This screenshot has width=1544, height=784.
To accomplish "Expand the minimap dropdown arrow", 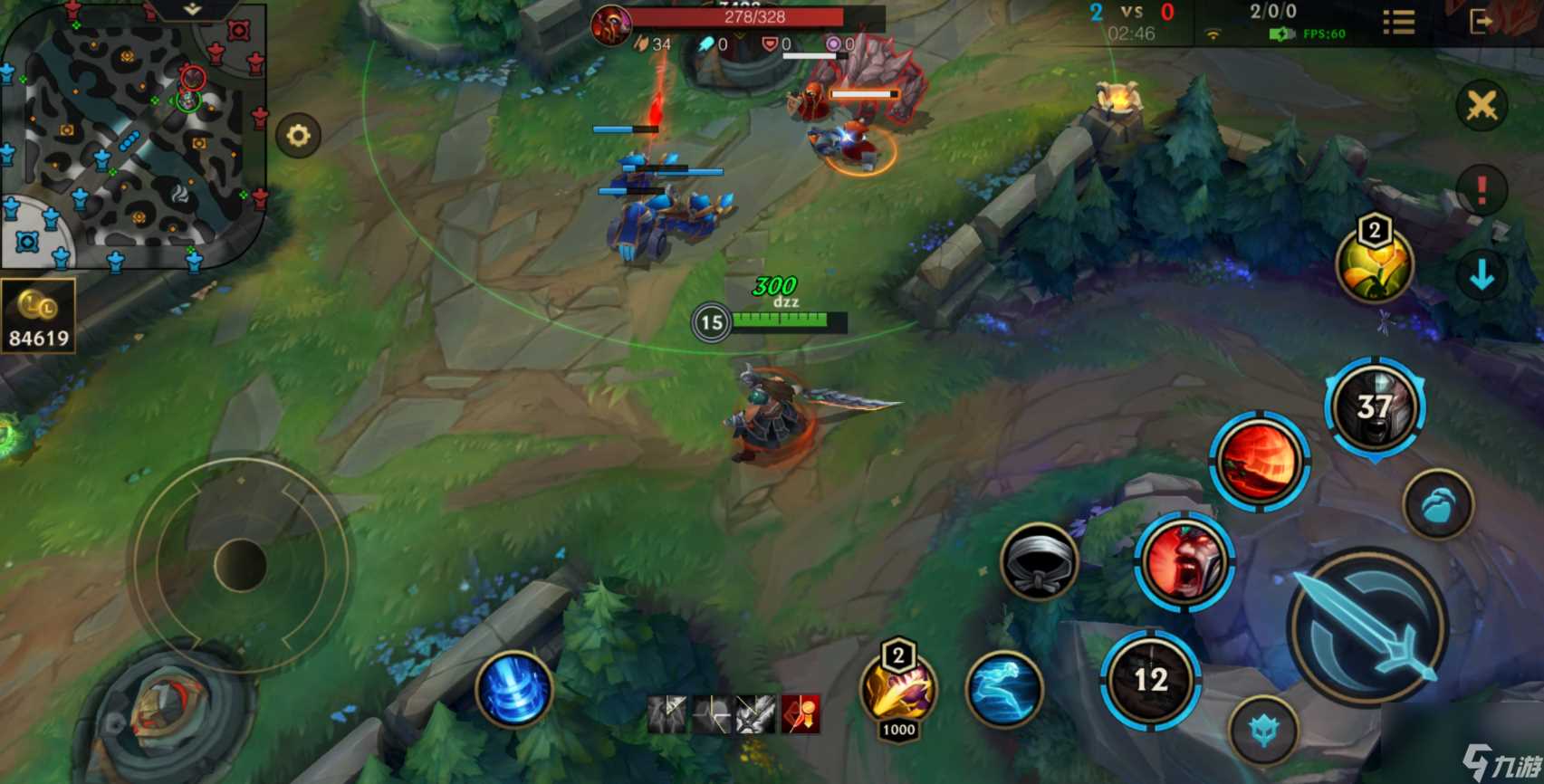I will (192, 10).
